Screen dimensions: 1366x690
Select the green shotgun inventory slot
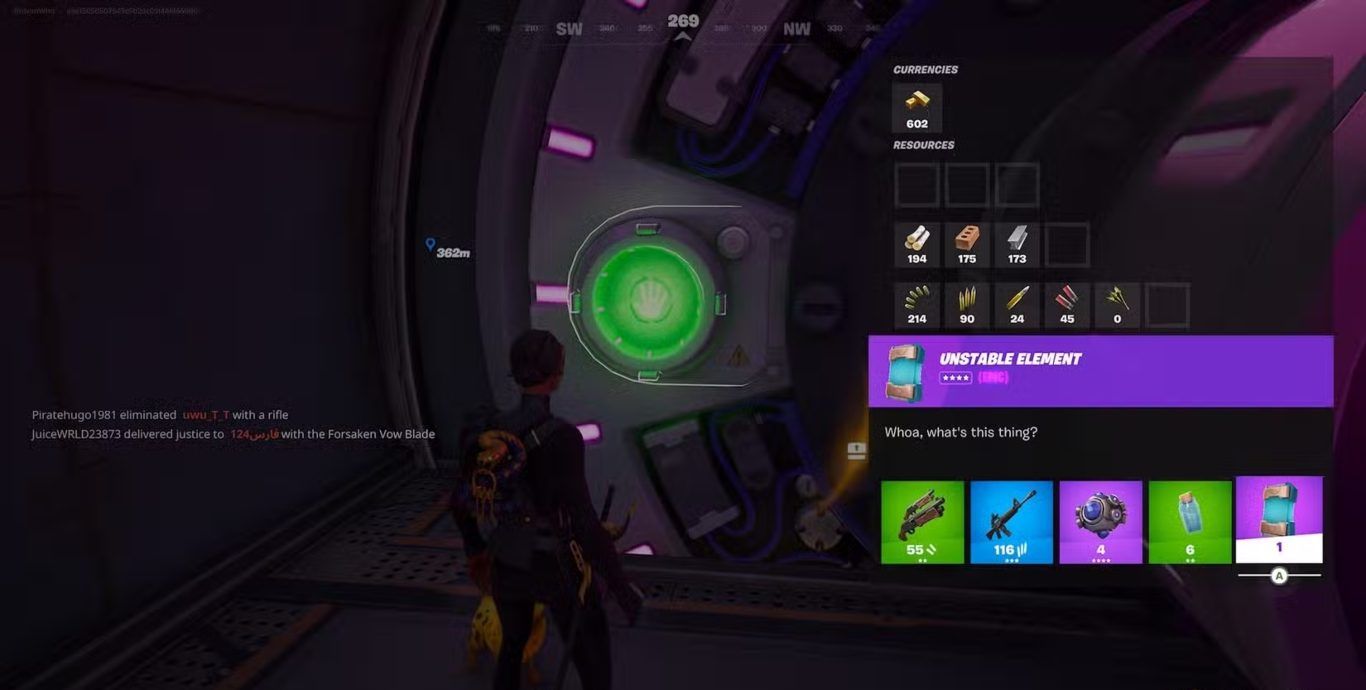click(x=922, y=522)
